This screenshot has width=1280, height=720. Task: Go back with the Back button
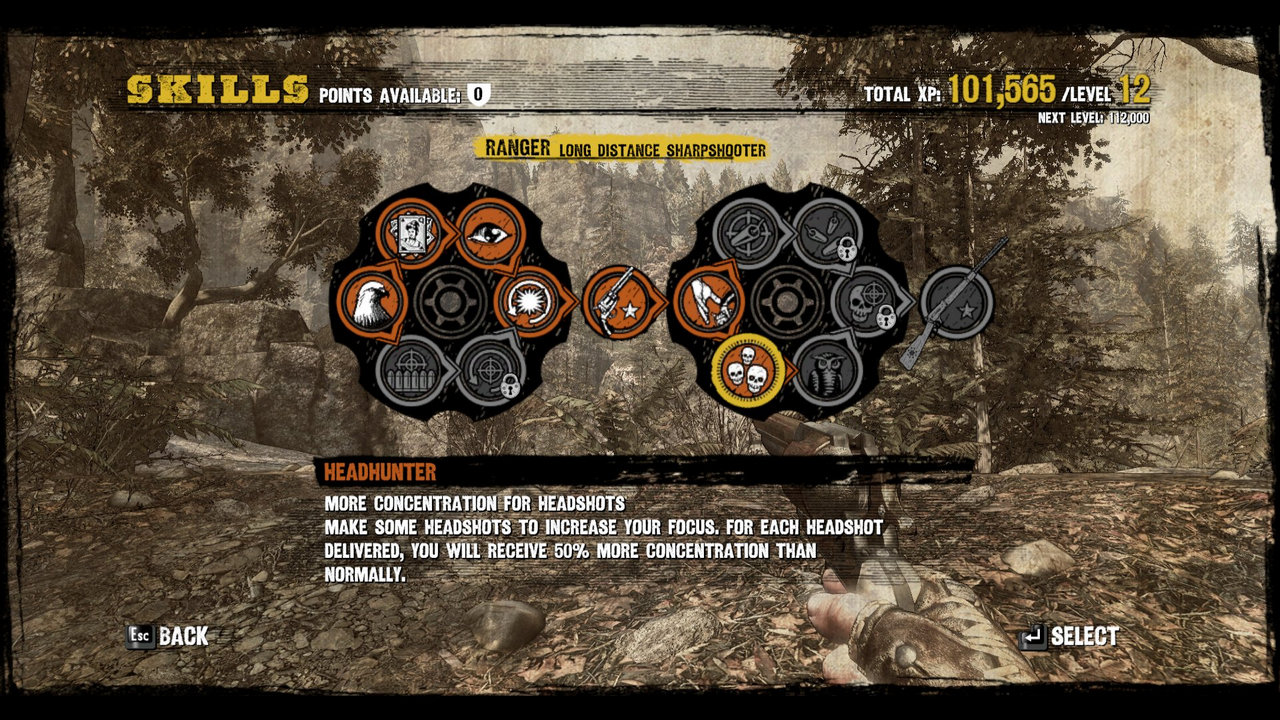coord(168,636)
